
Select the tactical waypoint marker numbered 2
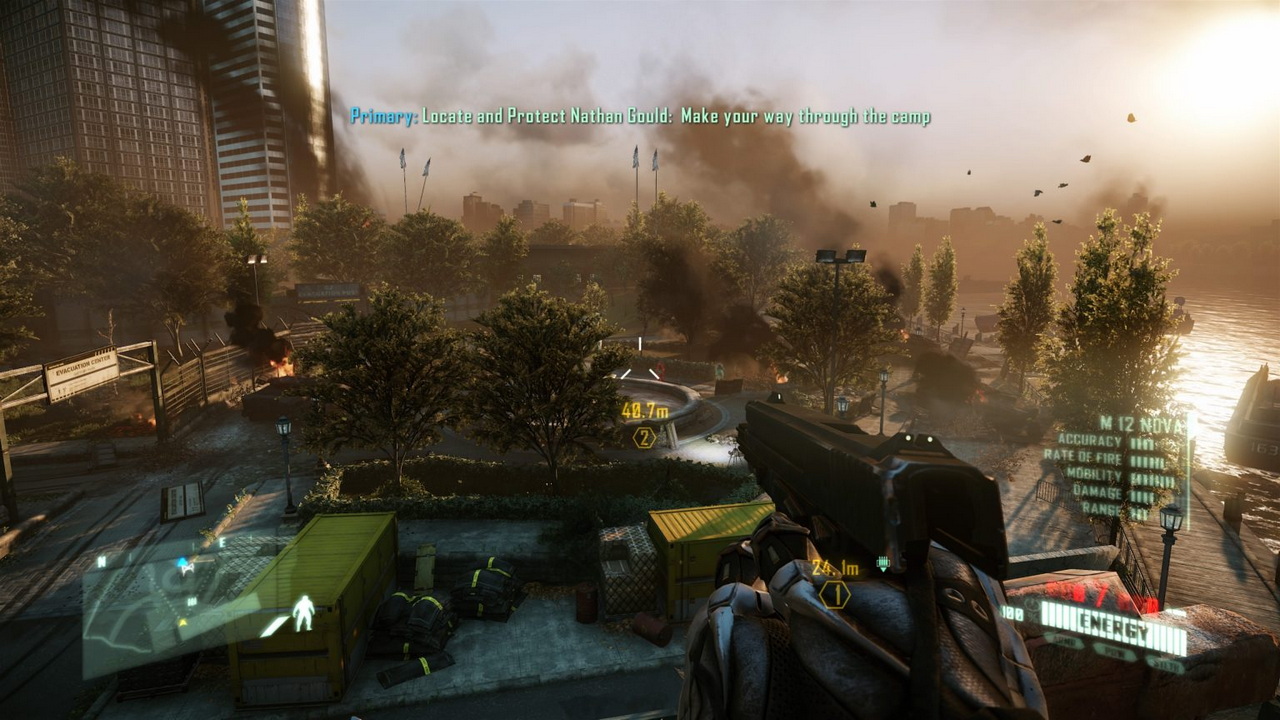coord(644,437)
